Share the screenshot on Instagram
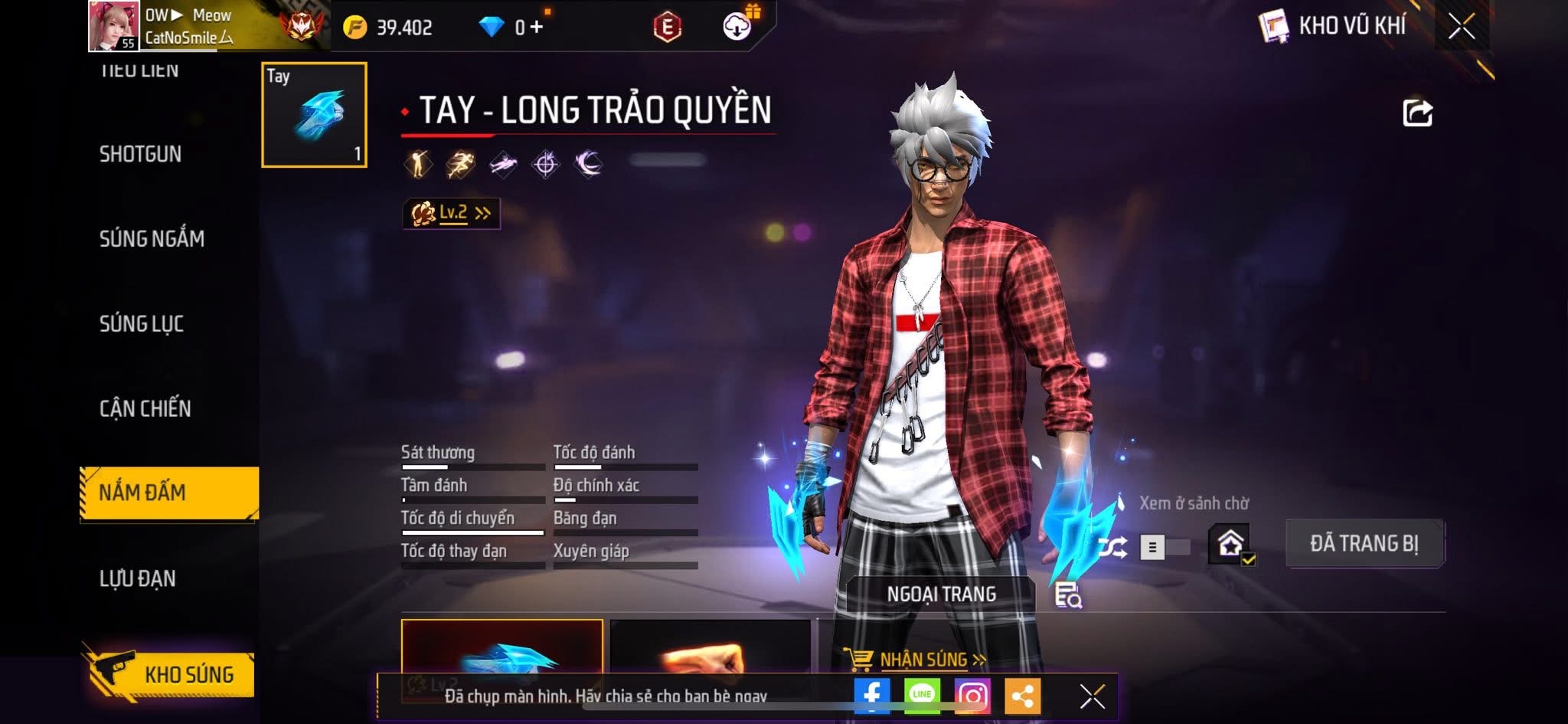 (972, 696)
